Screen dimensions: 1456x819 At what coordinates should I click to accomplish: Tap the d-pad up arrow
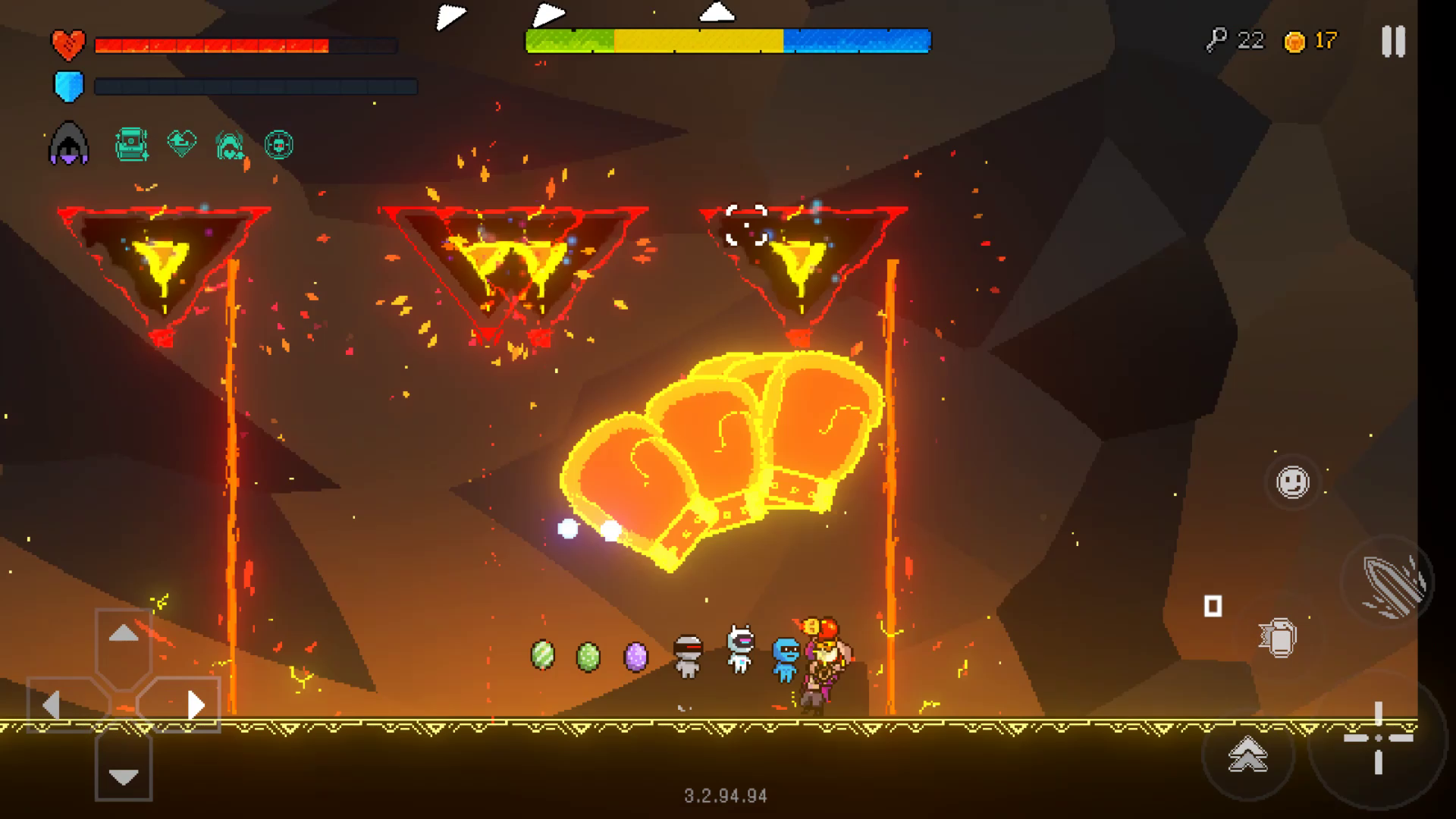[x=124, y=634]
